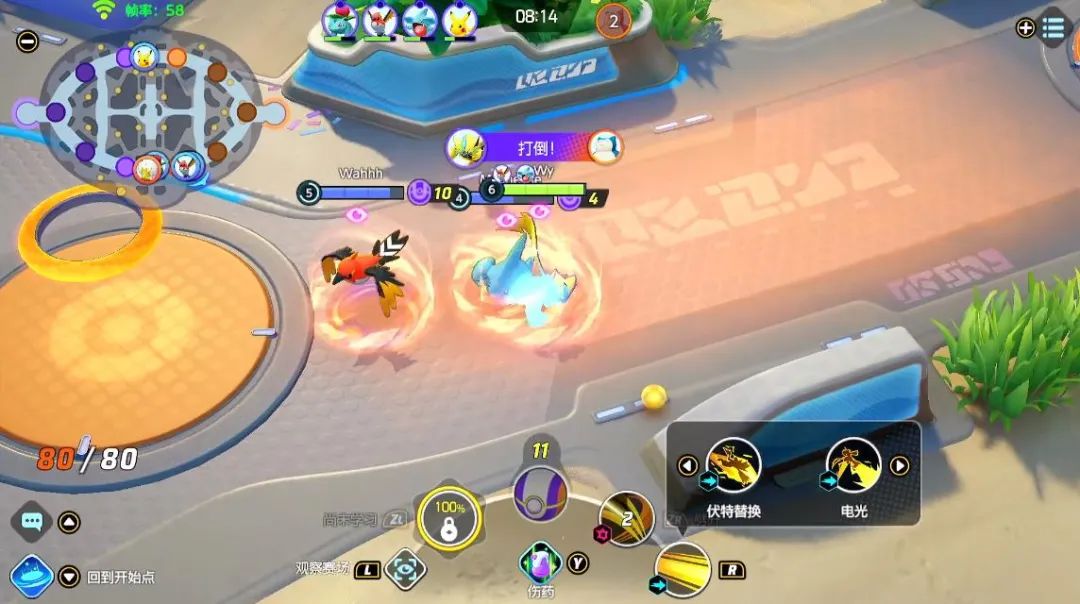Activate 回到开始点 return-to-base icon
The image size is (1080, 604).
click(31, 577)
